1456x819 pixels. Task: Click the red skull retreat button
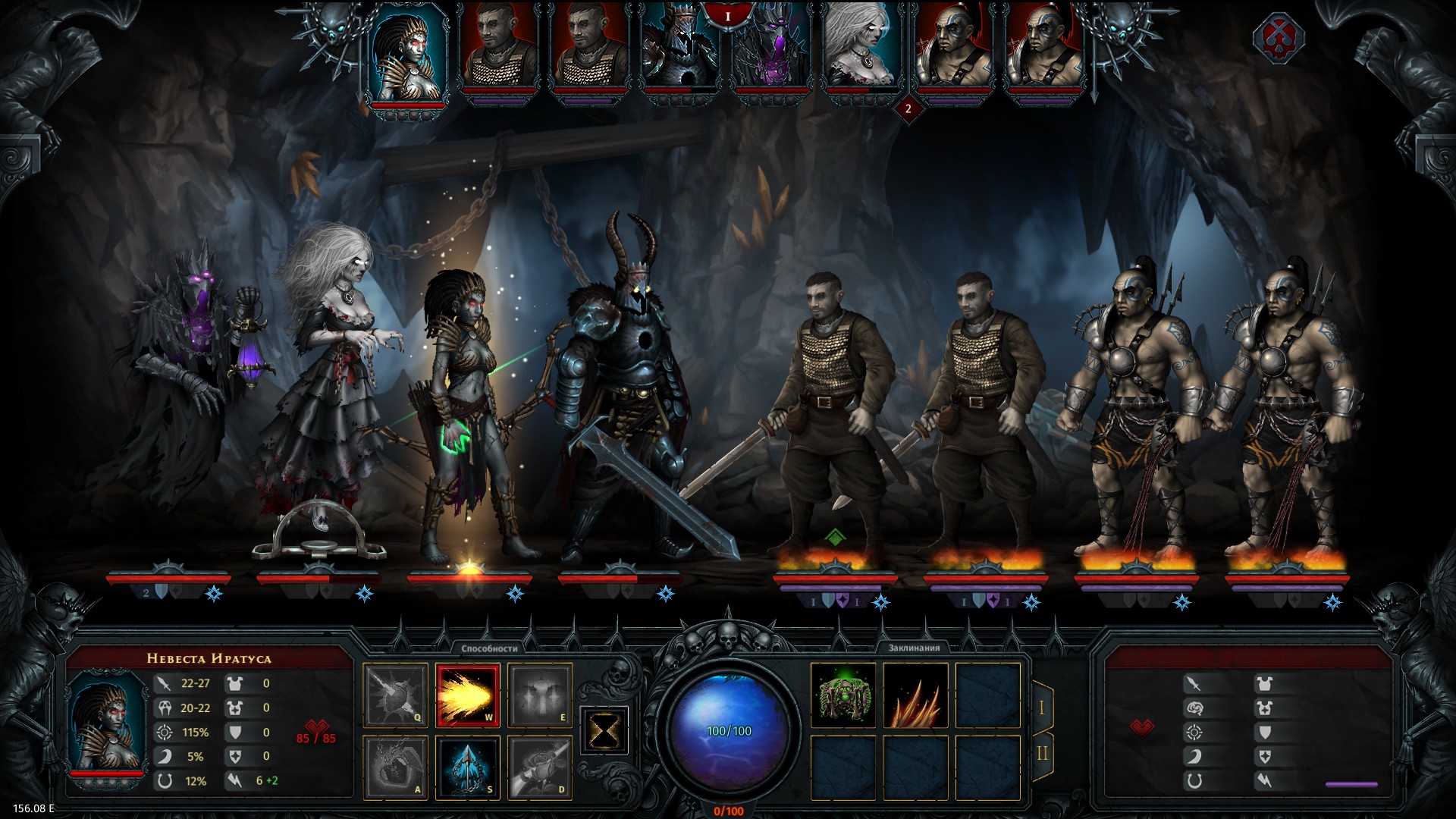[x=1278, y=38]
